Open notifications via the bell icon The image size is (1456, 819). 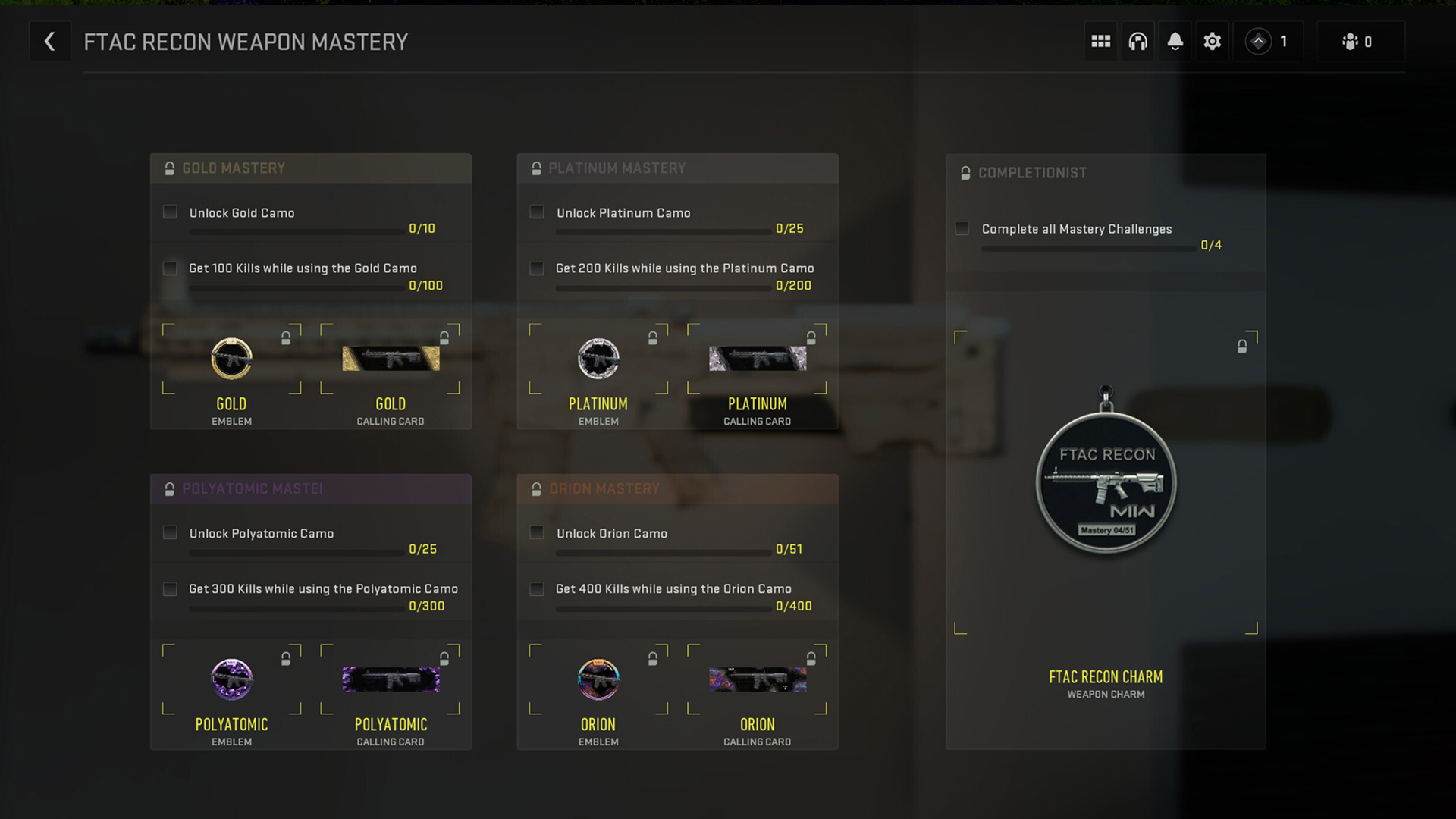pos(1175,41)
